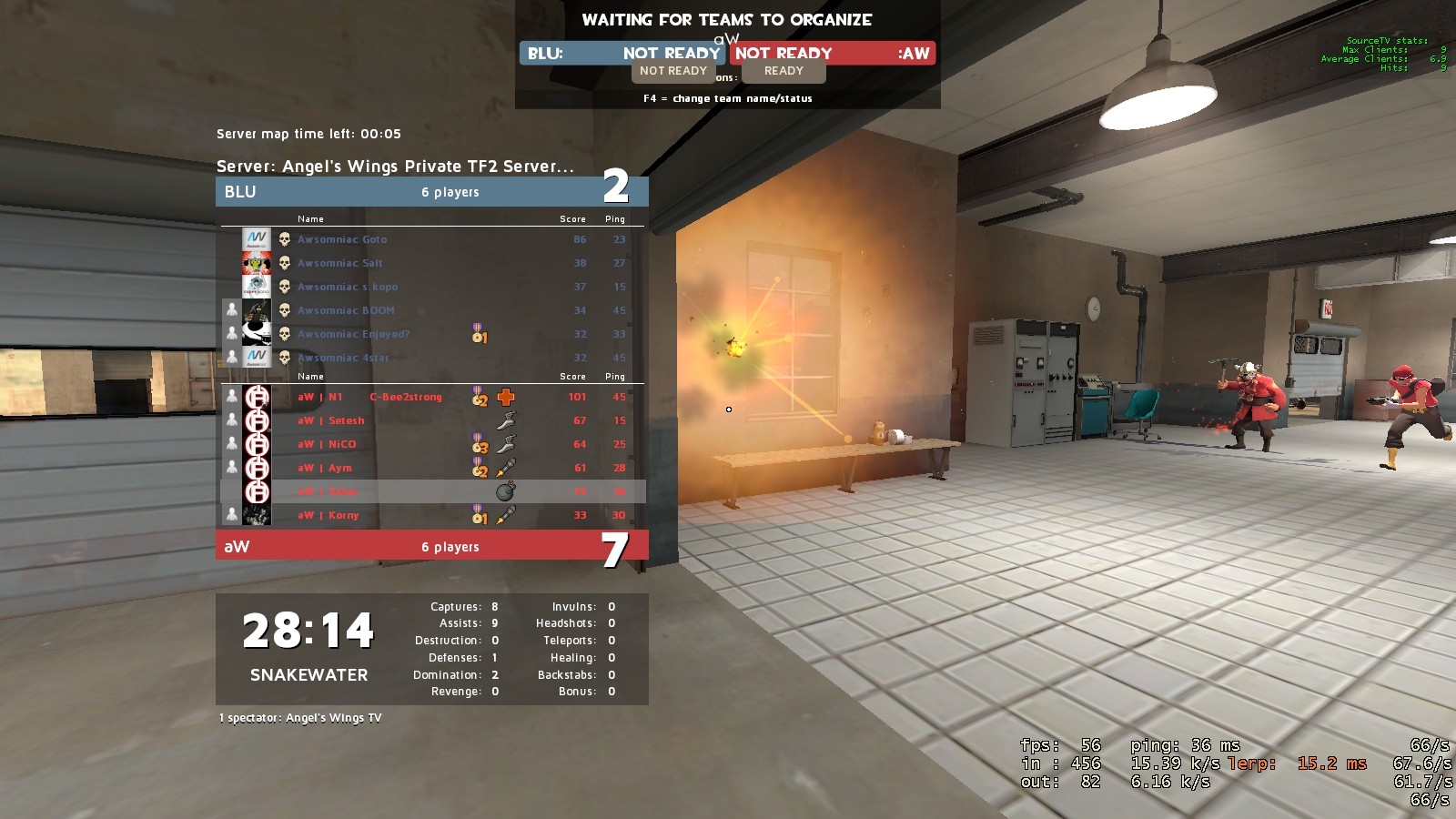Click the gray READY button
This screenshot has height=819, width=1456.
pos(784,71)
